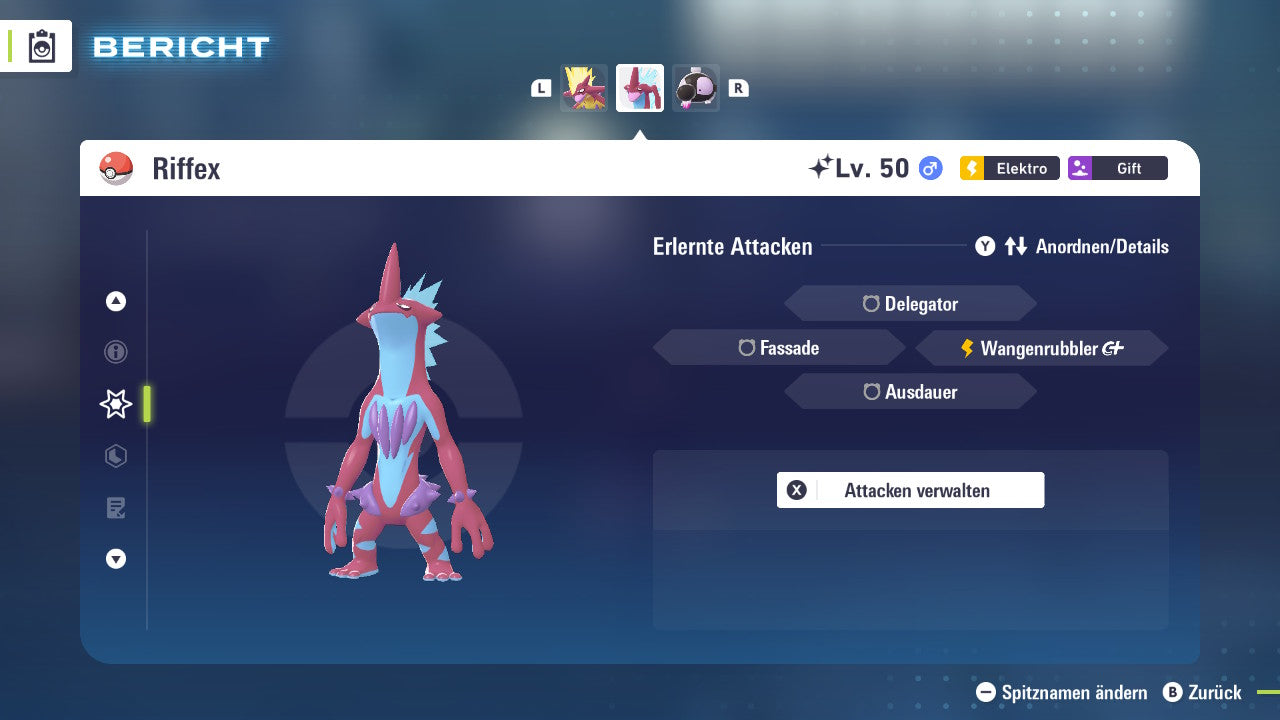Click the Poké Ball icon beside Riffex
The height and width of the screenshot is (720, 1280).
(115, 168)
